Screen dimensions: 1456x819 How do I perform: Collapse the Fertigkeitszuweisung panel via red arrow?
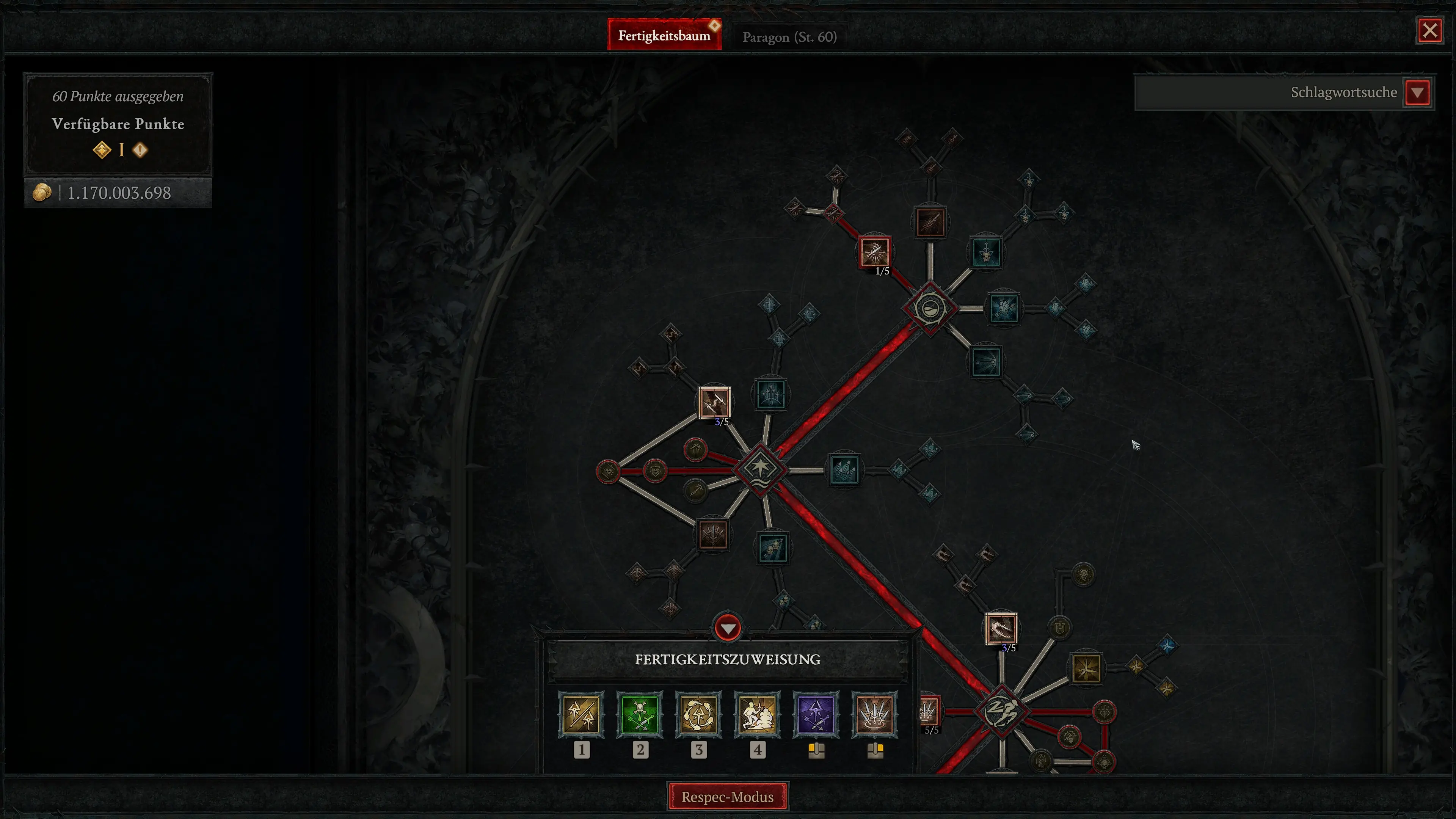[x=728, y=628]
